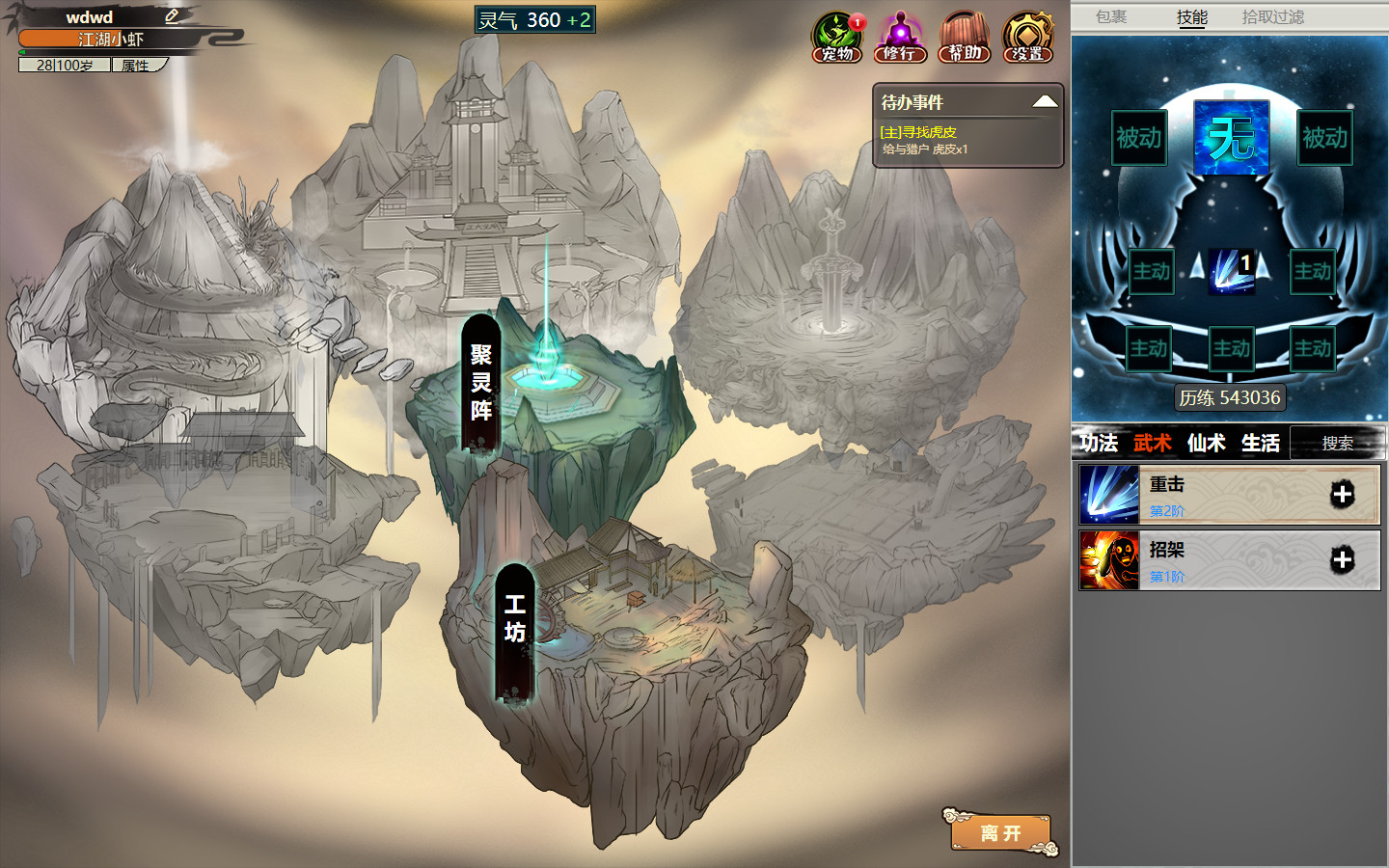The height and width of the screenshot is (868, 1389).
Task: Collapse the 待办事件 panel via its arrow
Action: pyautogui.click(x=1047, y=100)
